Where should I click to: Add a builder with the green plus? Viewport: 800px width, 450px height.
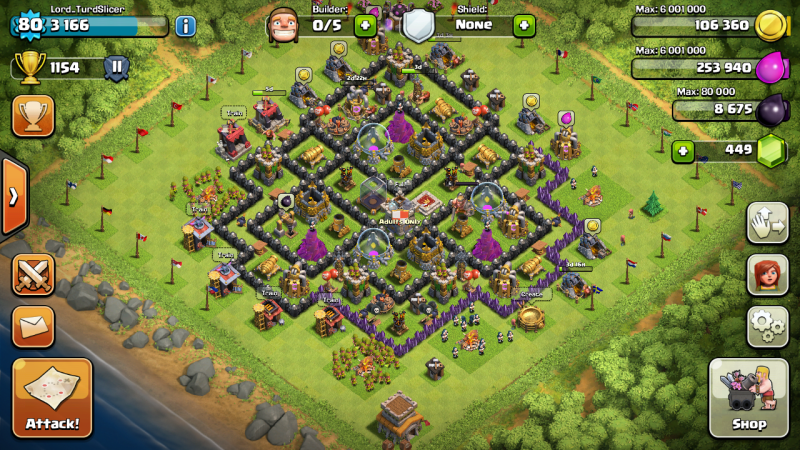click(366, 25)
